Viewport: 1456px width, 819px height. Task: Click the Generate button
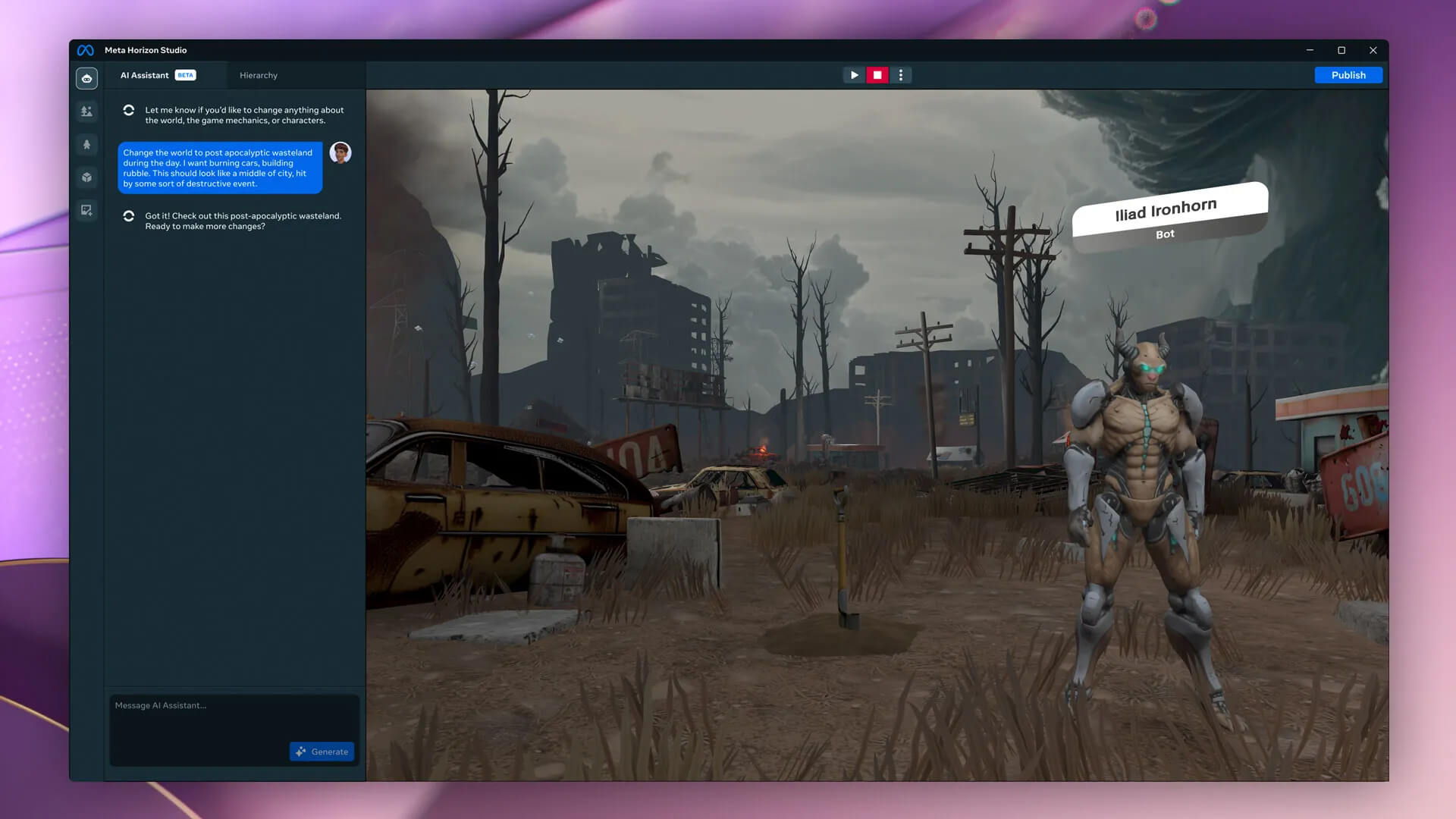pos(322,752)
